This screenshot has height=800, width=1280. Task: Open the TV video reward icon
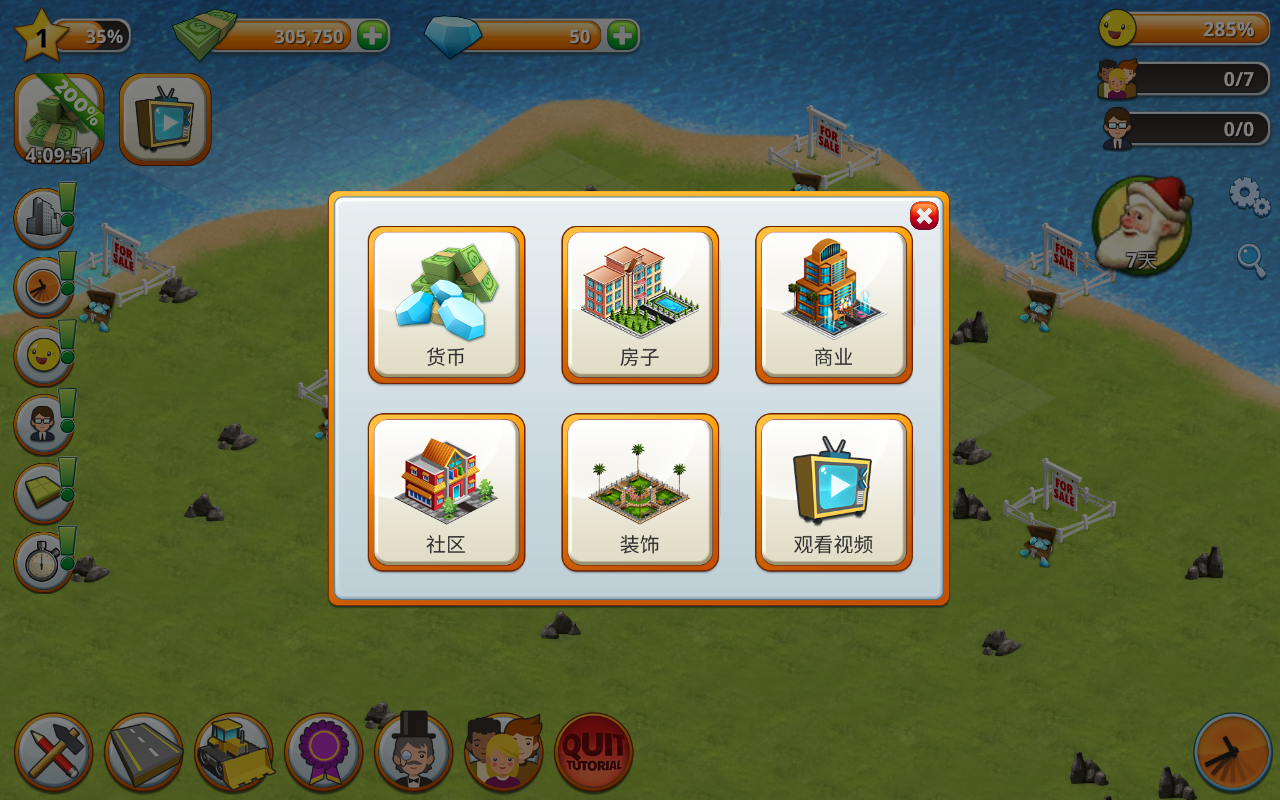pyautogui.click(x=165, y=119)
